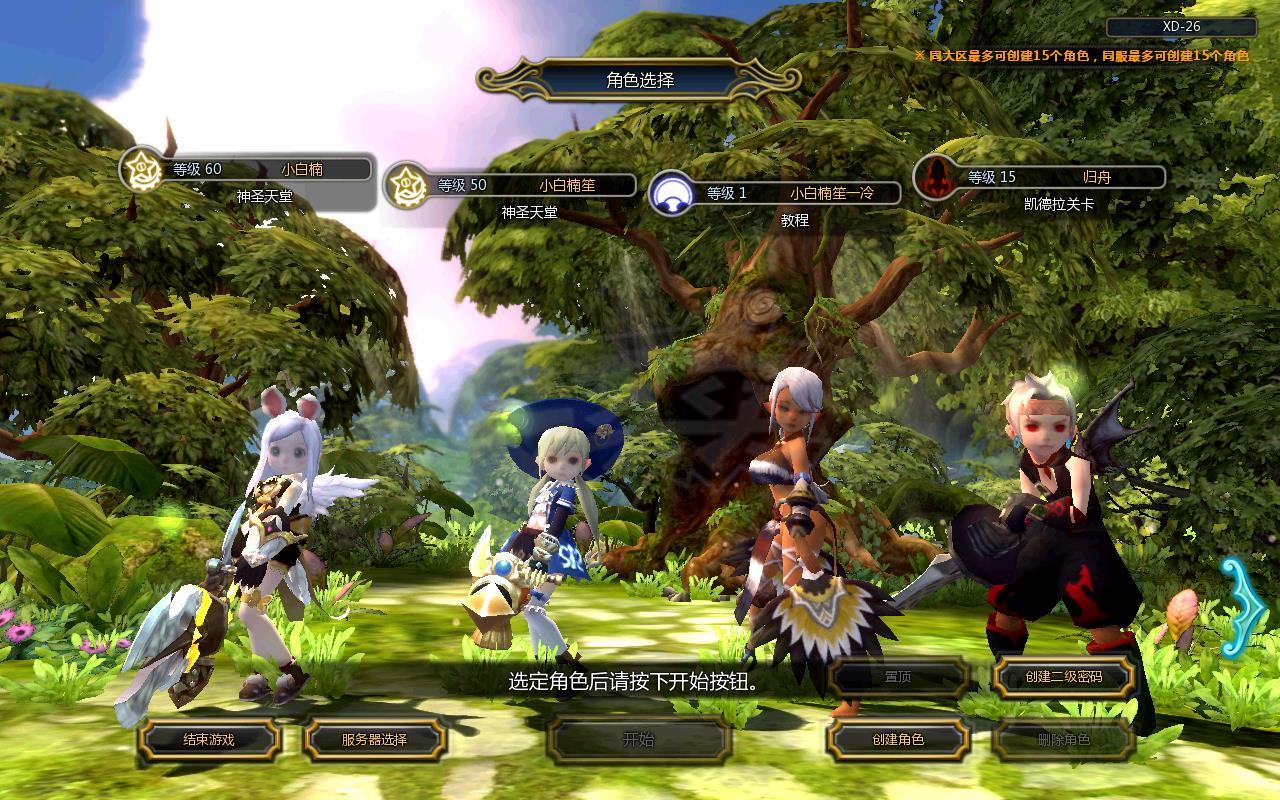Click the 置顶 pin-to-top button
This screenshot has width=1280, height=800.
(x=897, y=677)
